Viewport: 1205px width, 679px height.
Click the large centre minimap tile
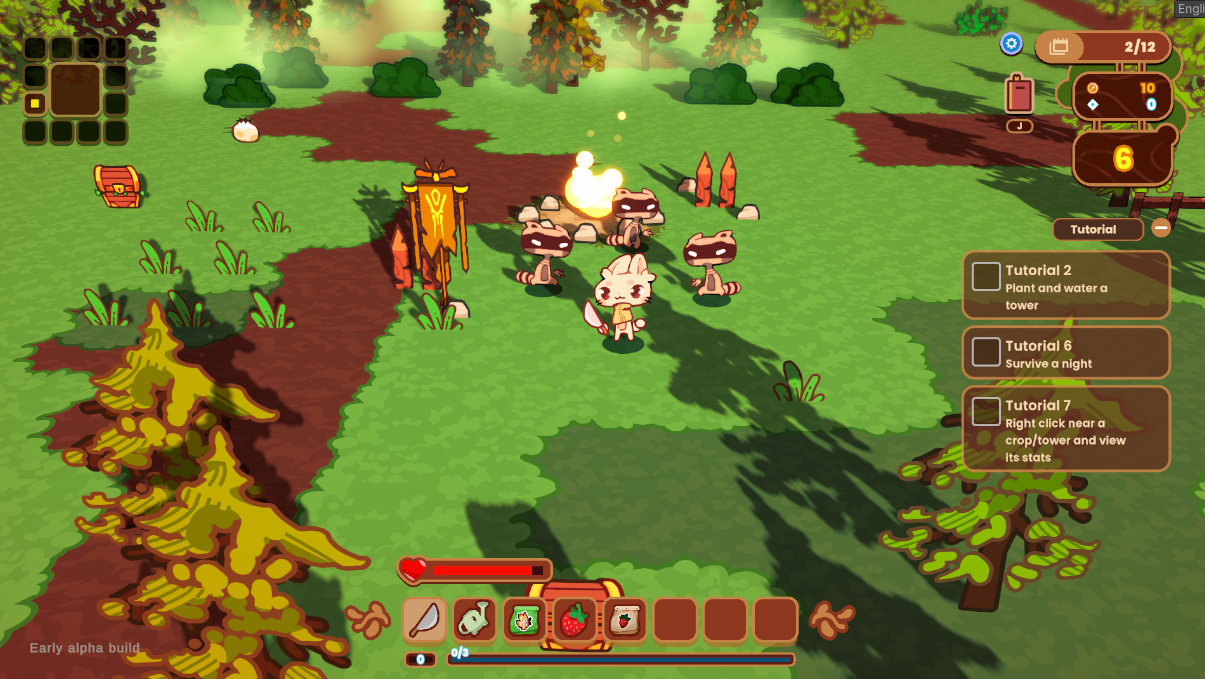click(x=75, y=90)
